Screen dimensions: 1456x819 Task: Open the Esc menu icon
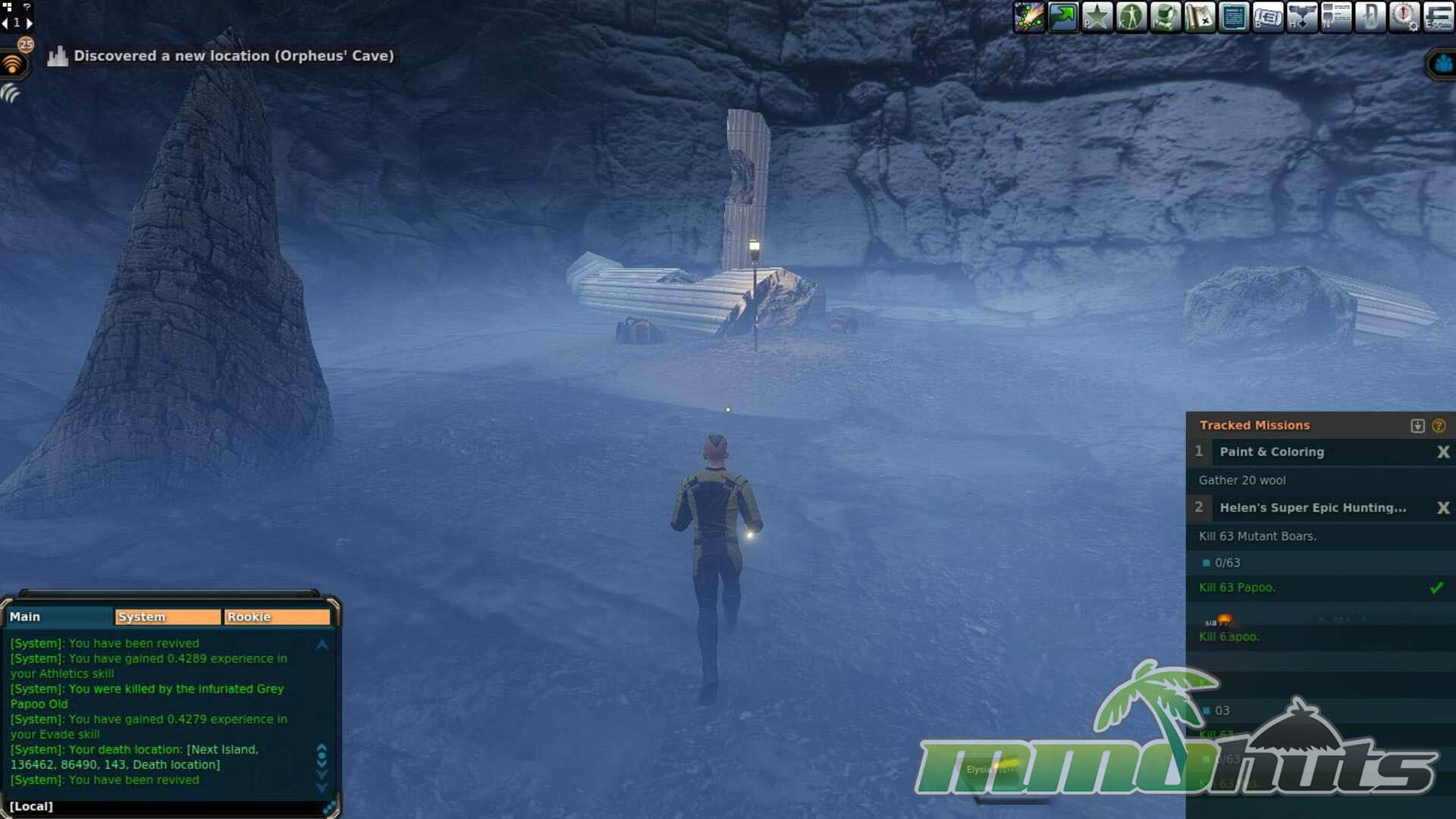[x=1438, y=17]
